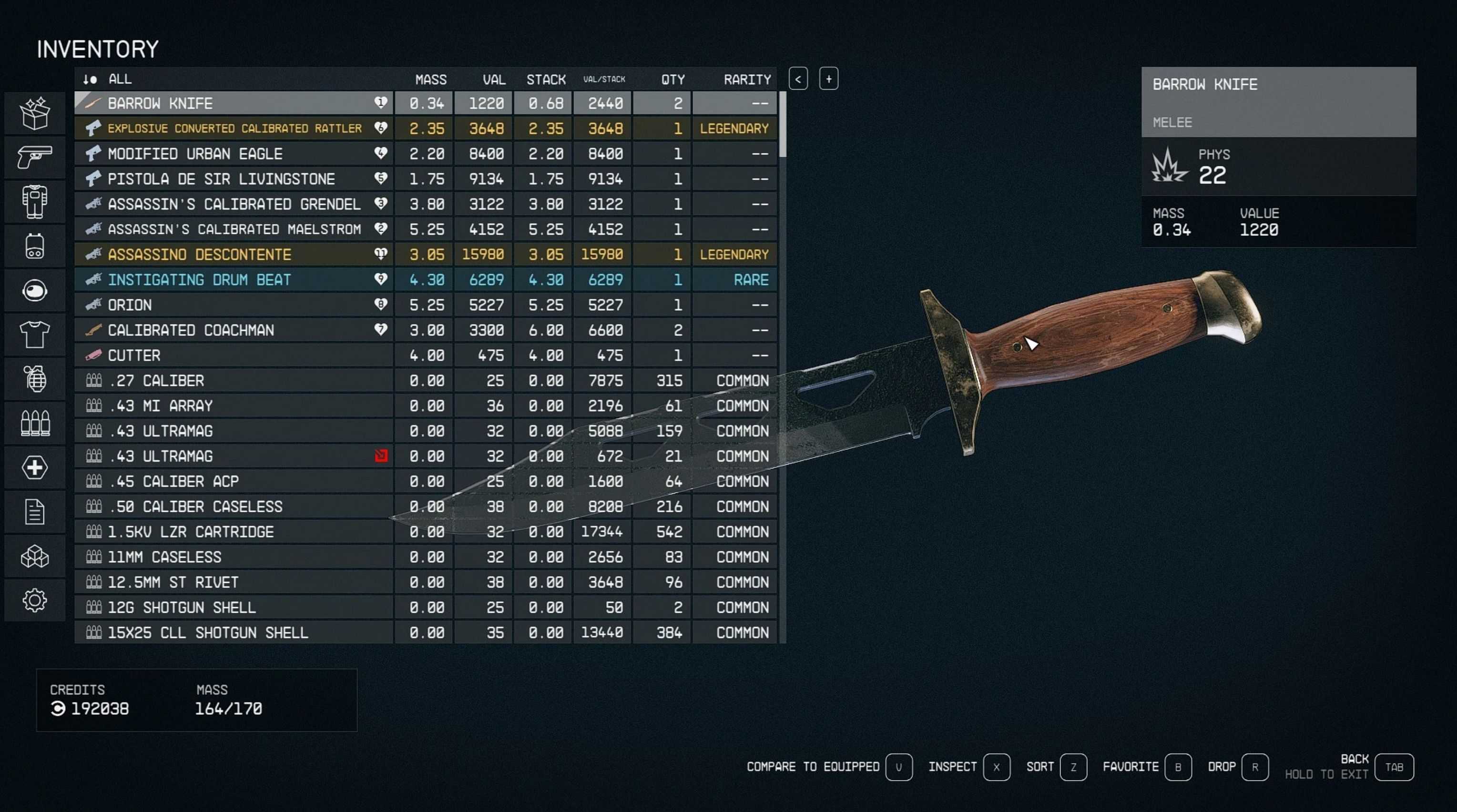Open the notes document category
This screenshot has height=812, width=1457.
point(34,512)
